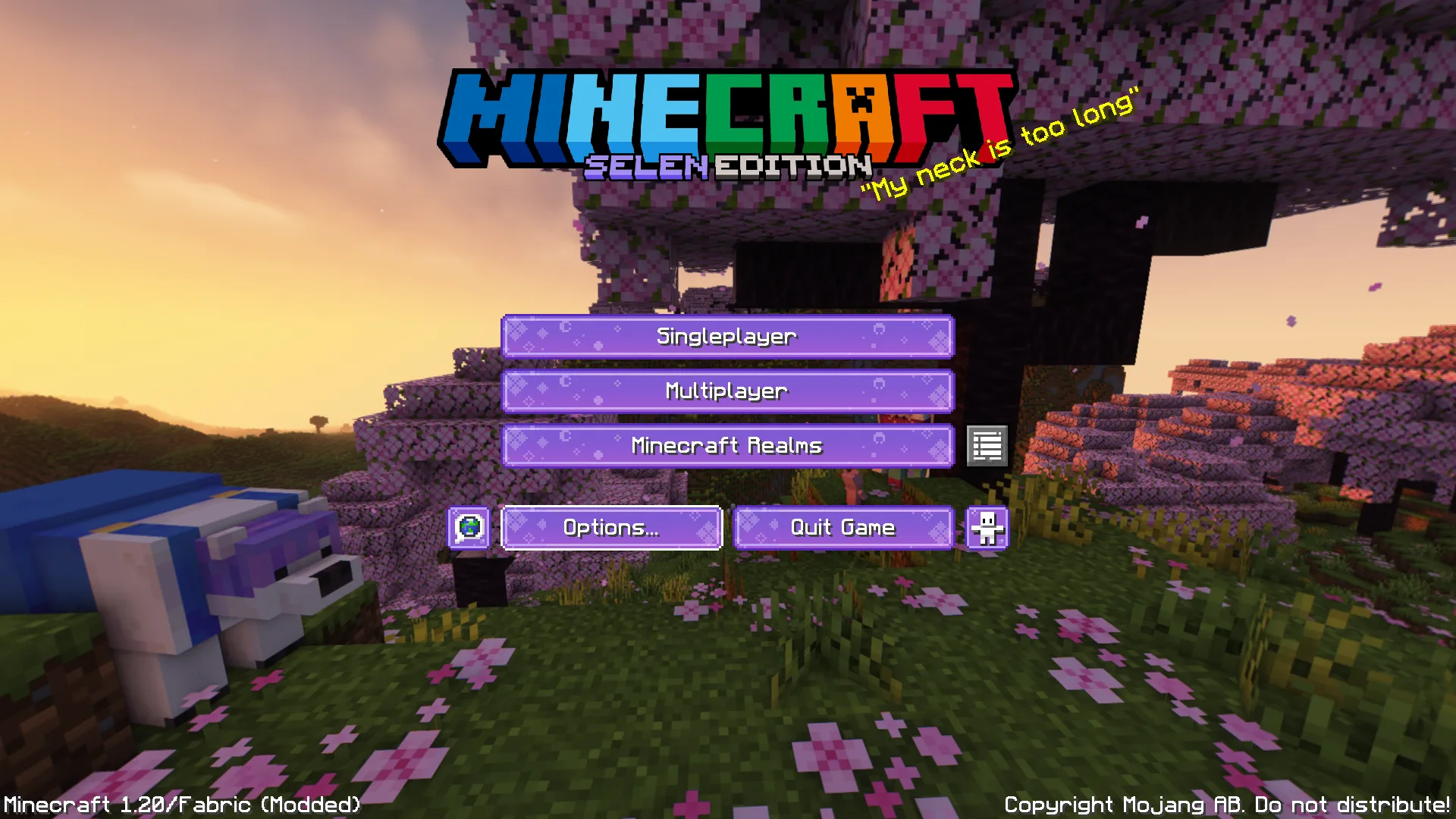Change game language using the globe icon
Screen dimensions: 1456x819
[469, 527]
